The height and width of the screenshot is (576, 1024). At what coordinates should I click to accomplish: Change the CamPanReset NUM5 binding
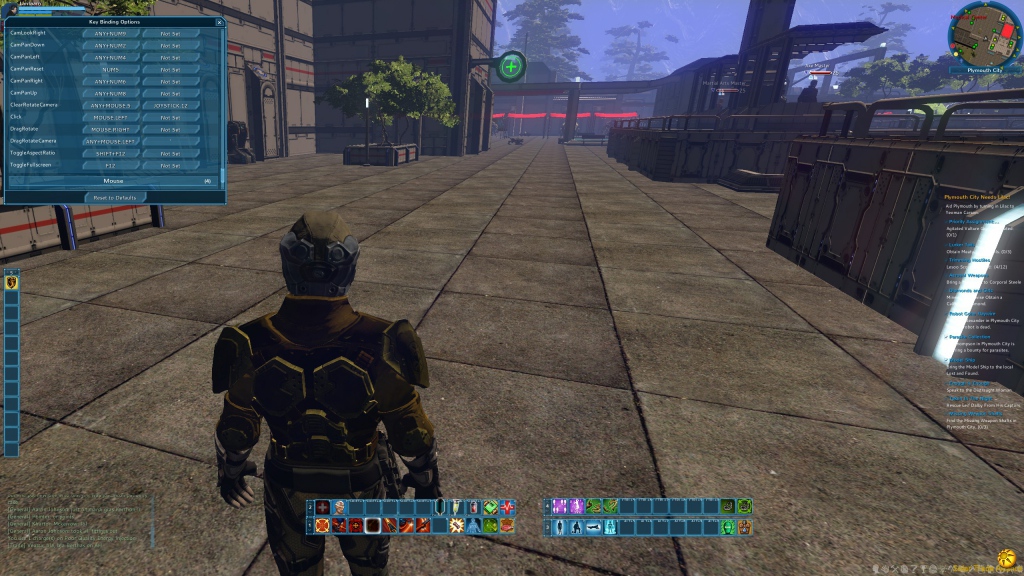(110, 69)
